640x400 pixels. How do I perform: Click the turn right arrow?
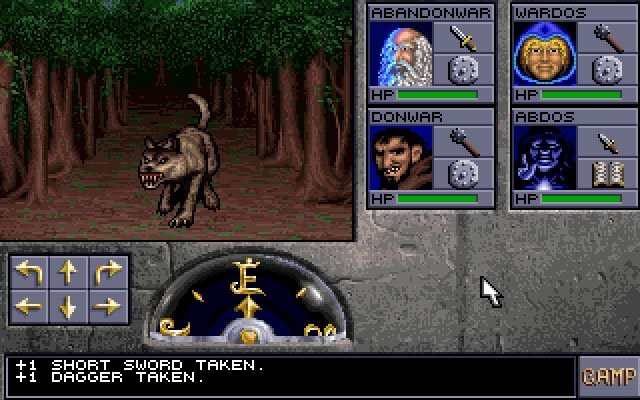point(107,272)
